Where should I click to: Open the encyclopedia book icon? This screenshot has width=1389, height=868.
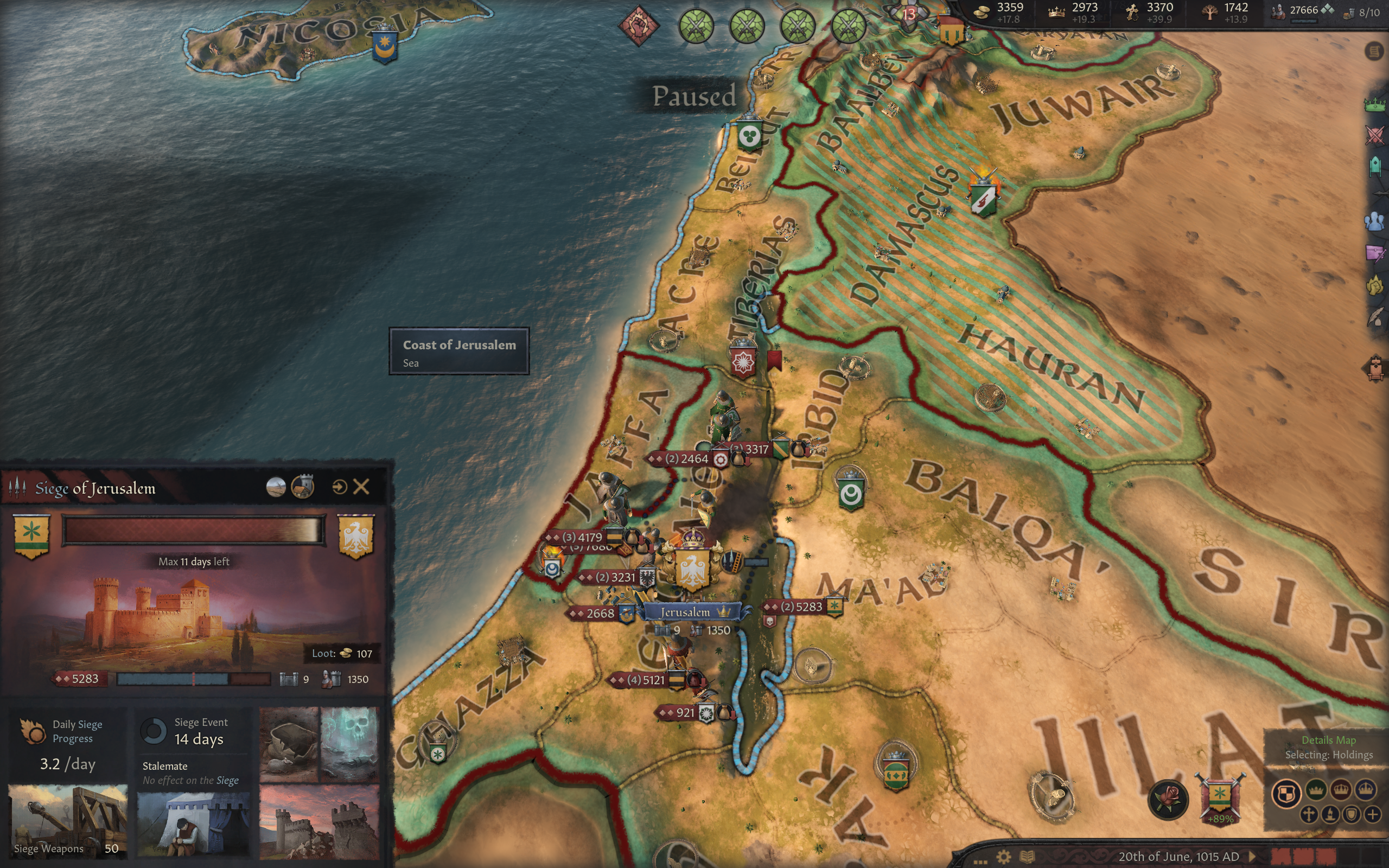pos(1027,857)
